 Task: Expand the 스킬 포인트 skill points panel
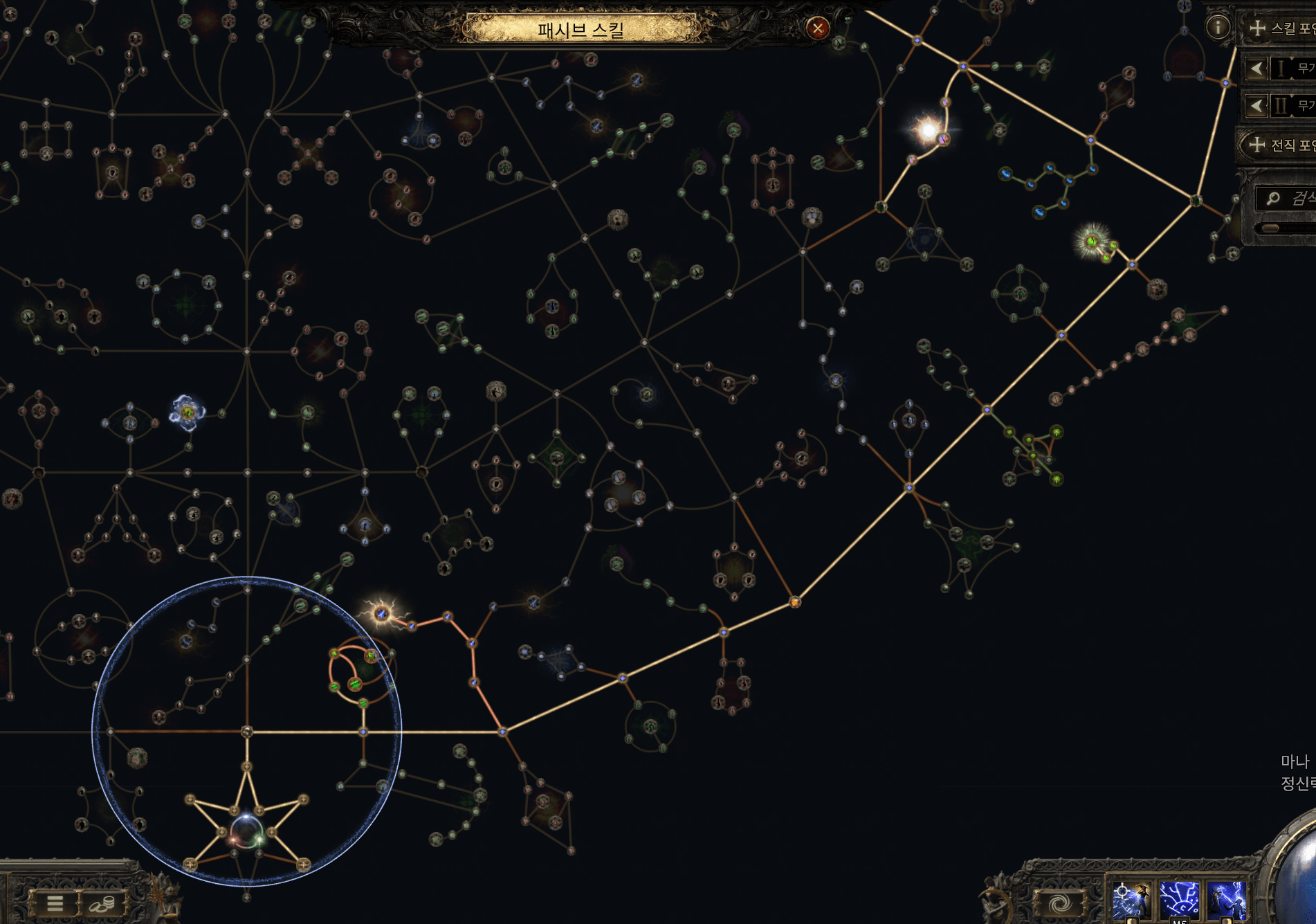[1257, 28]
